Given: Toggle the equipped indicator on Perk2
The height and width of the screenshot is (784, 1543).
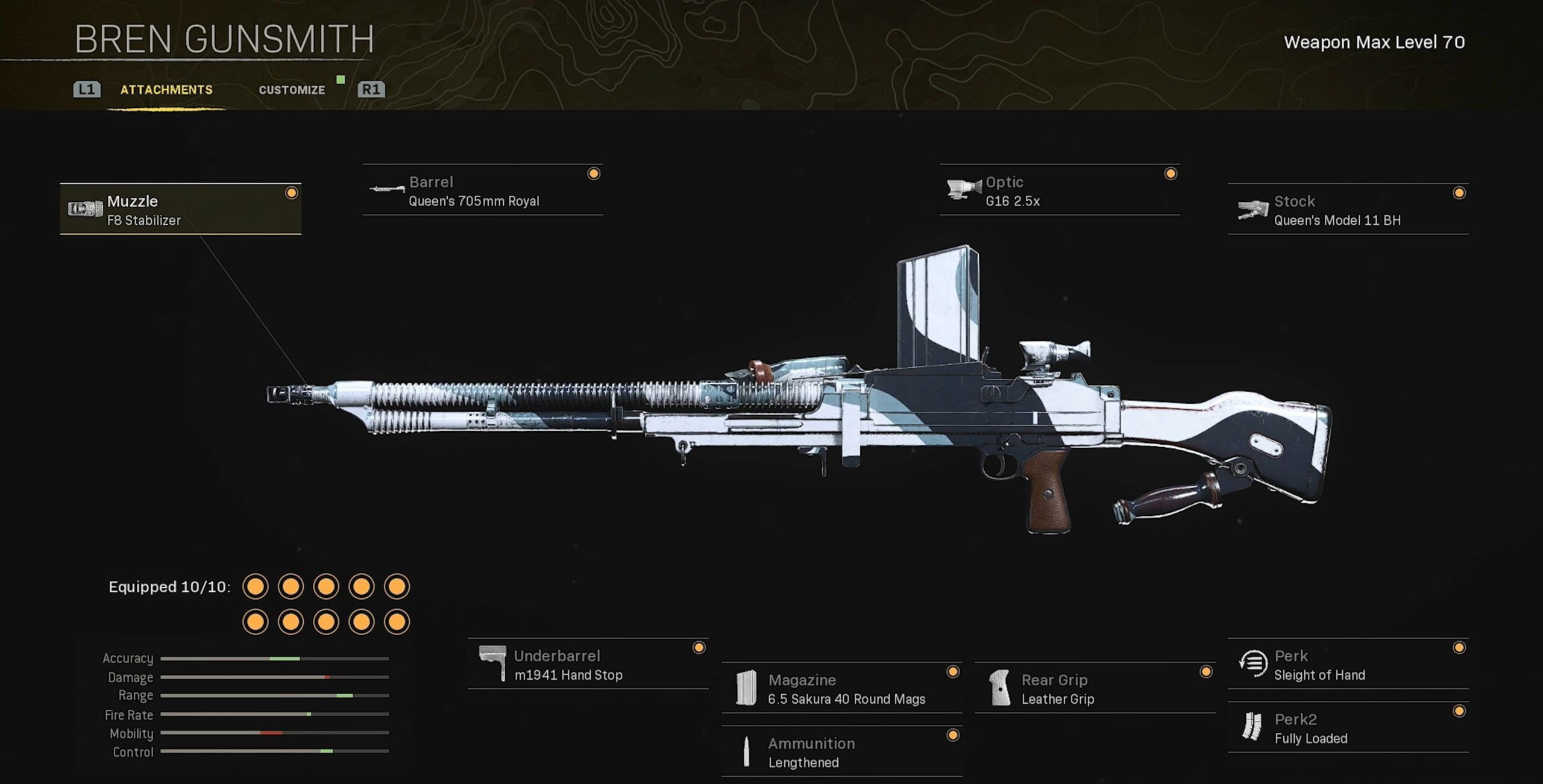Looking at the screenshot, I should [1459, 711].
